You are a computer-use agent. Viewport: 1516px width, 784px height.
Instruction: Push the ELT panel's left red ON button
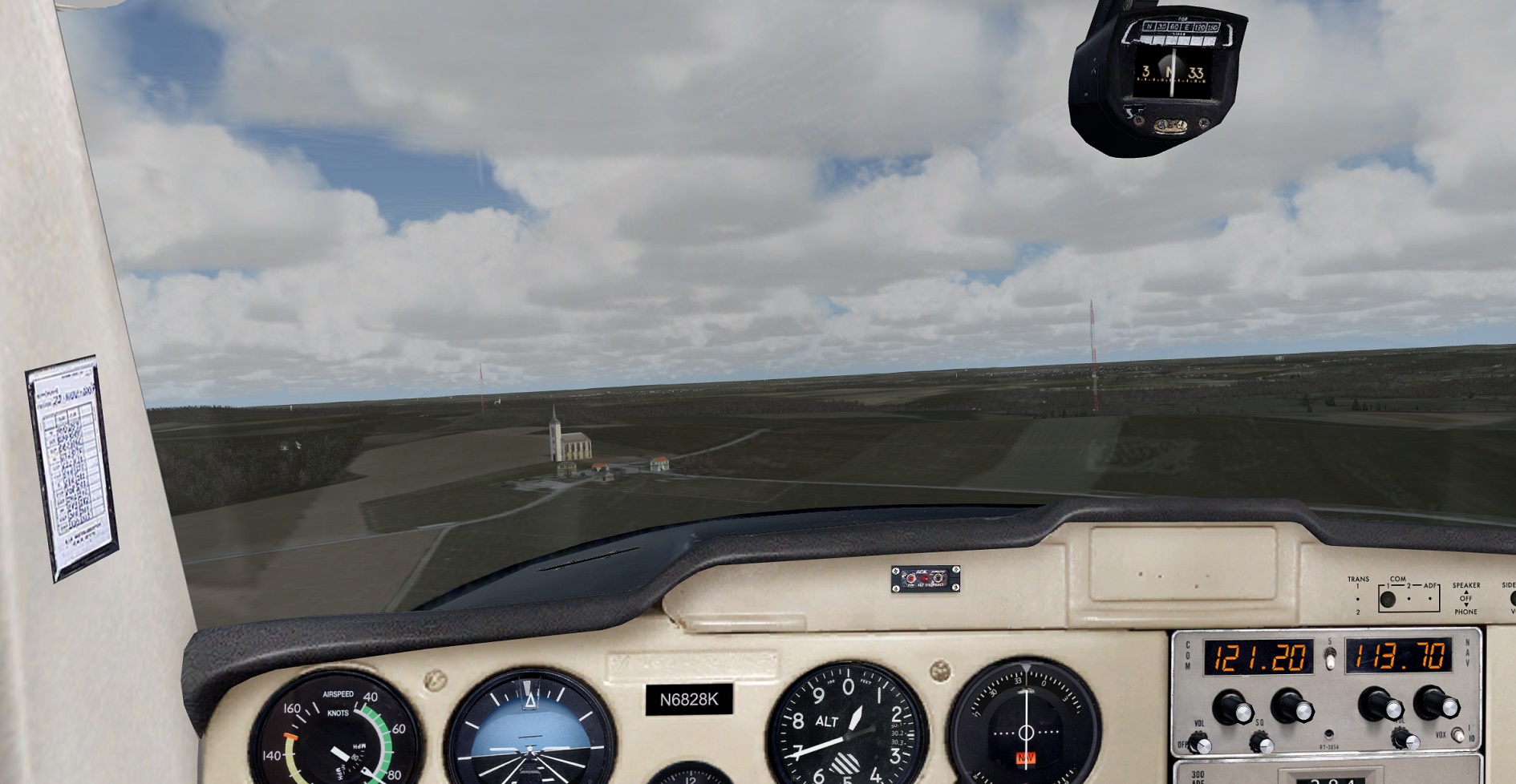point(911,578)
